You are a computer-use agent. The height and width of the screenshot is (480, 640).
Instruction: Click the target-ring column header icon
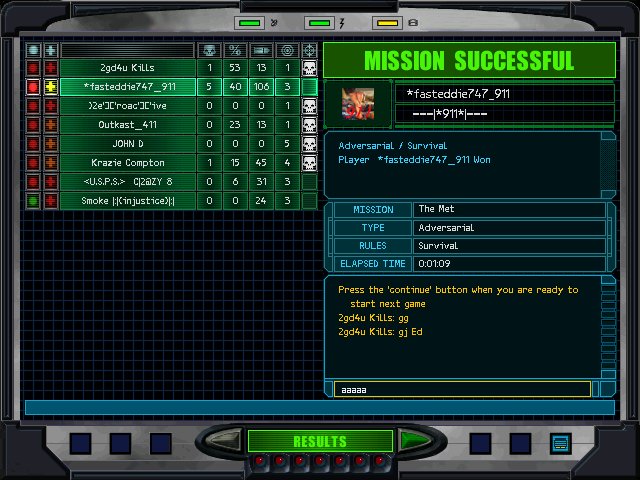pos(287,49)
